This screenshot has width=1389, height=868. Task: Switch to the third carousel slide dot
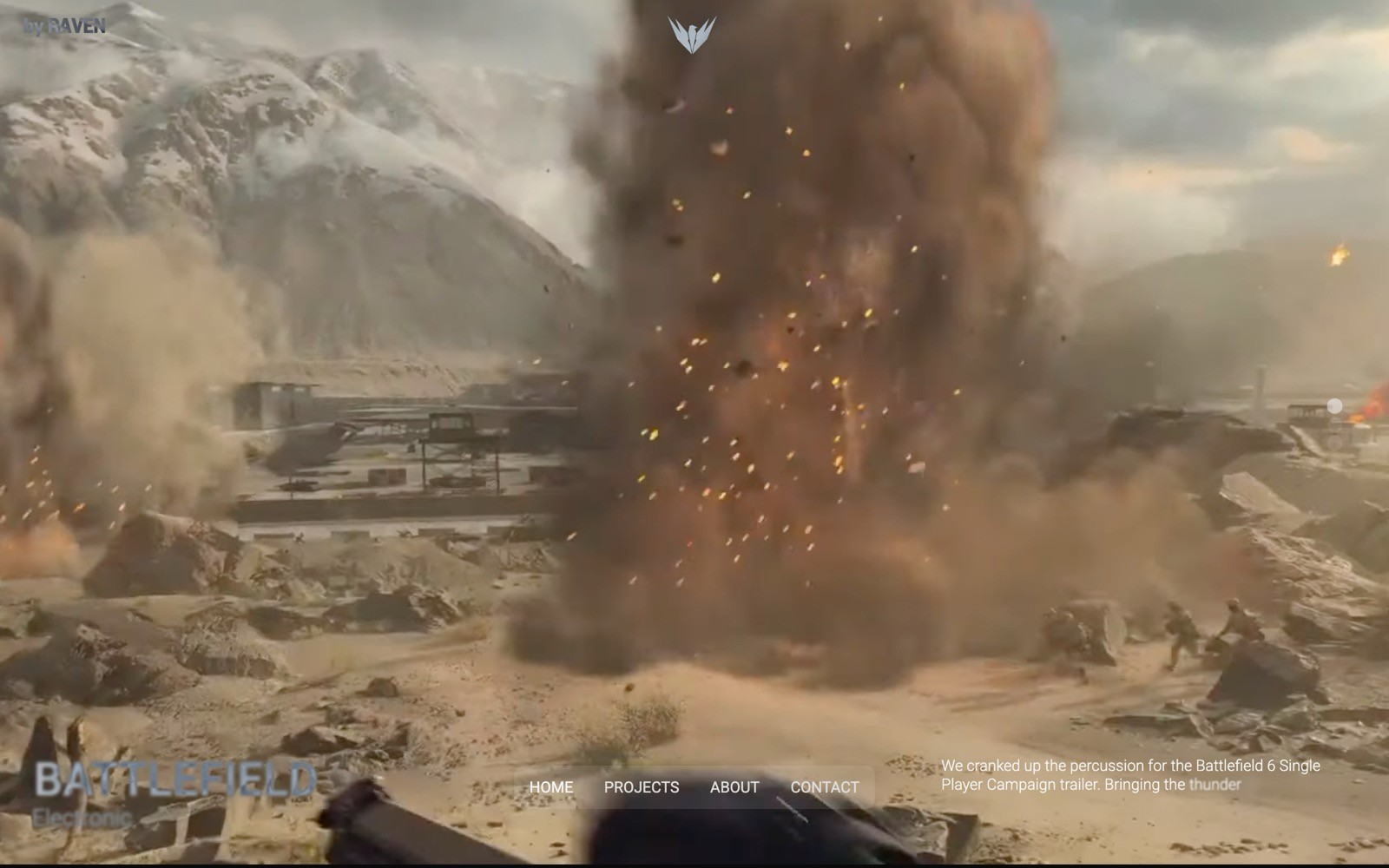[1335, 444]
